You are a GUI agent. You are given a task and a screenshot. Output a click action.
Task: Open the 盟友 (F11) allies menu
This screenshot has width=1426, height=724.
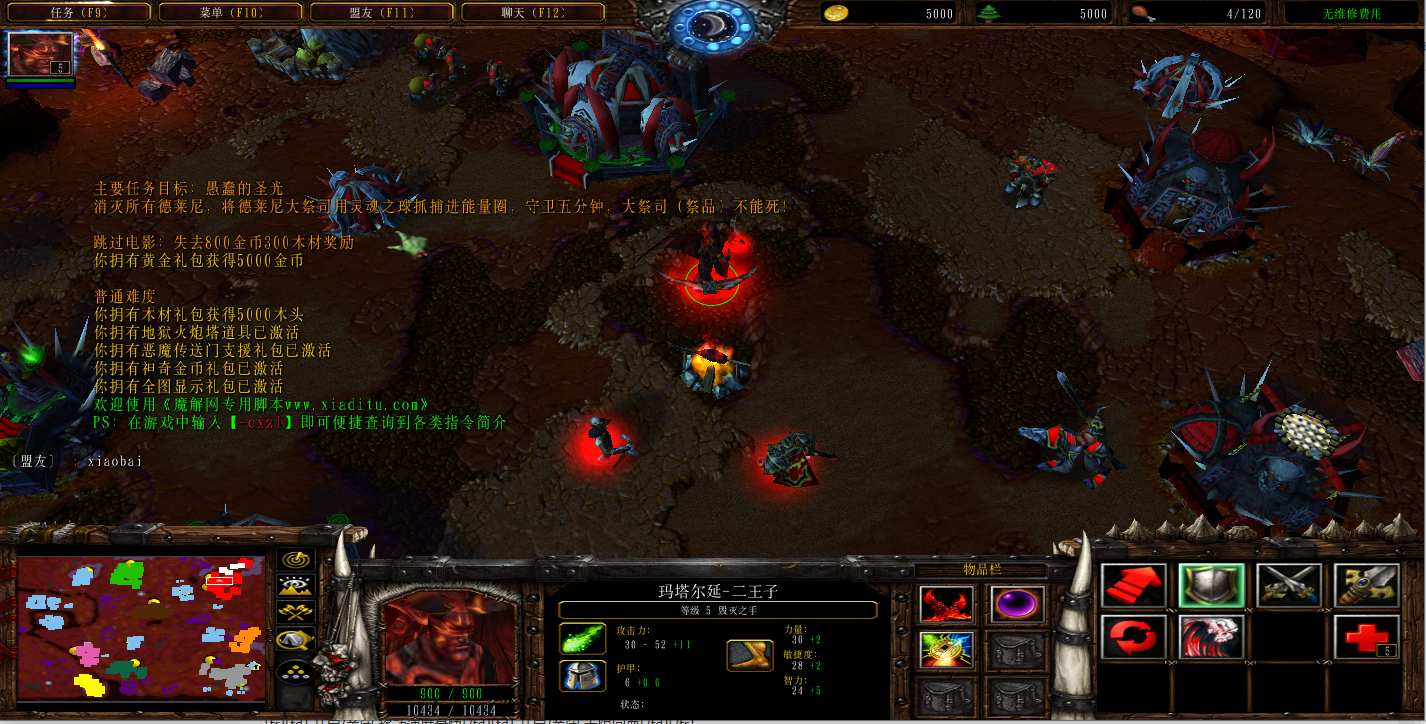click(381, 13)
